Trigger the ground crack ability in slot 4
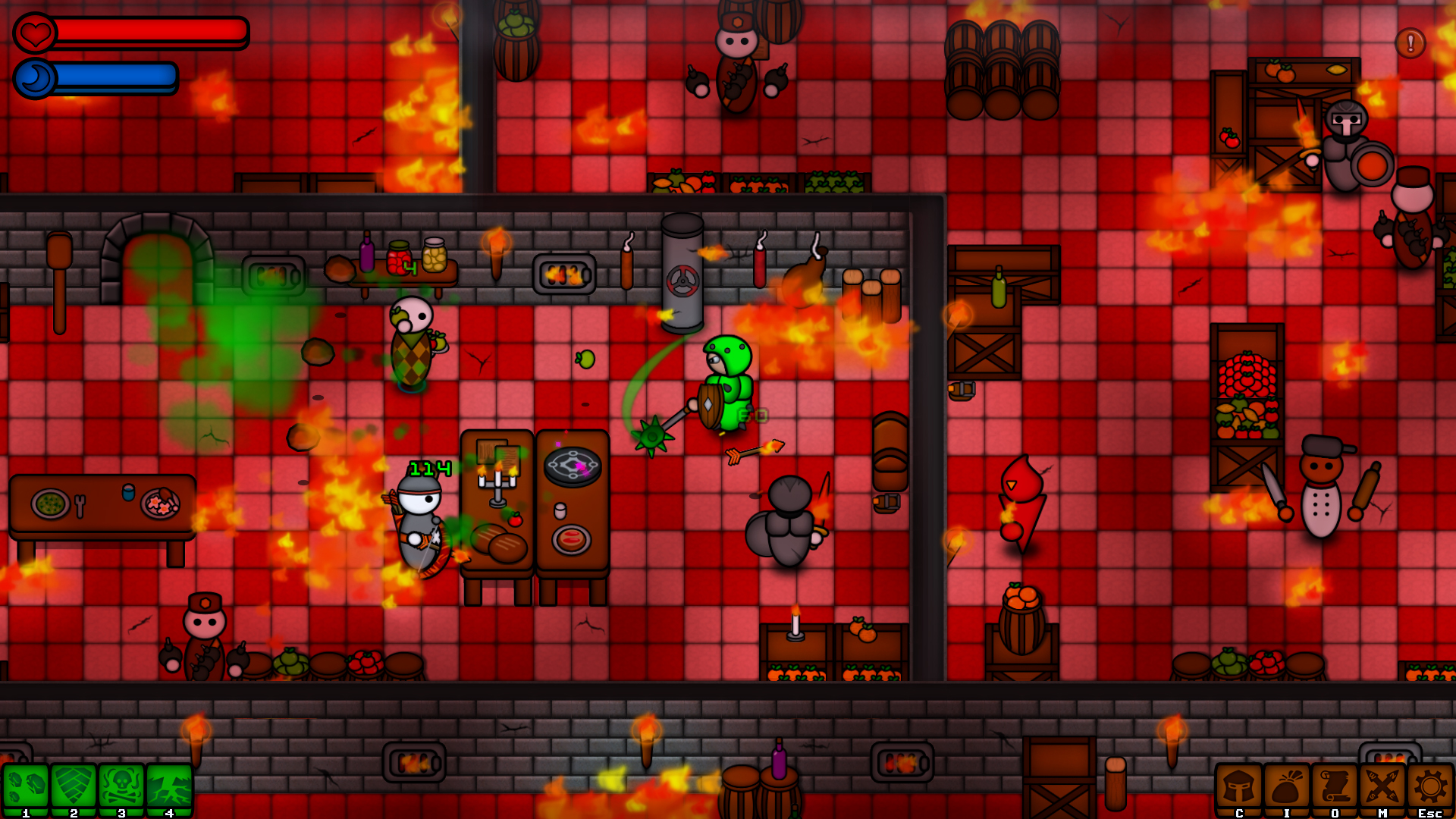1456x819 pixels. coord(169,789)
